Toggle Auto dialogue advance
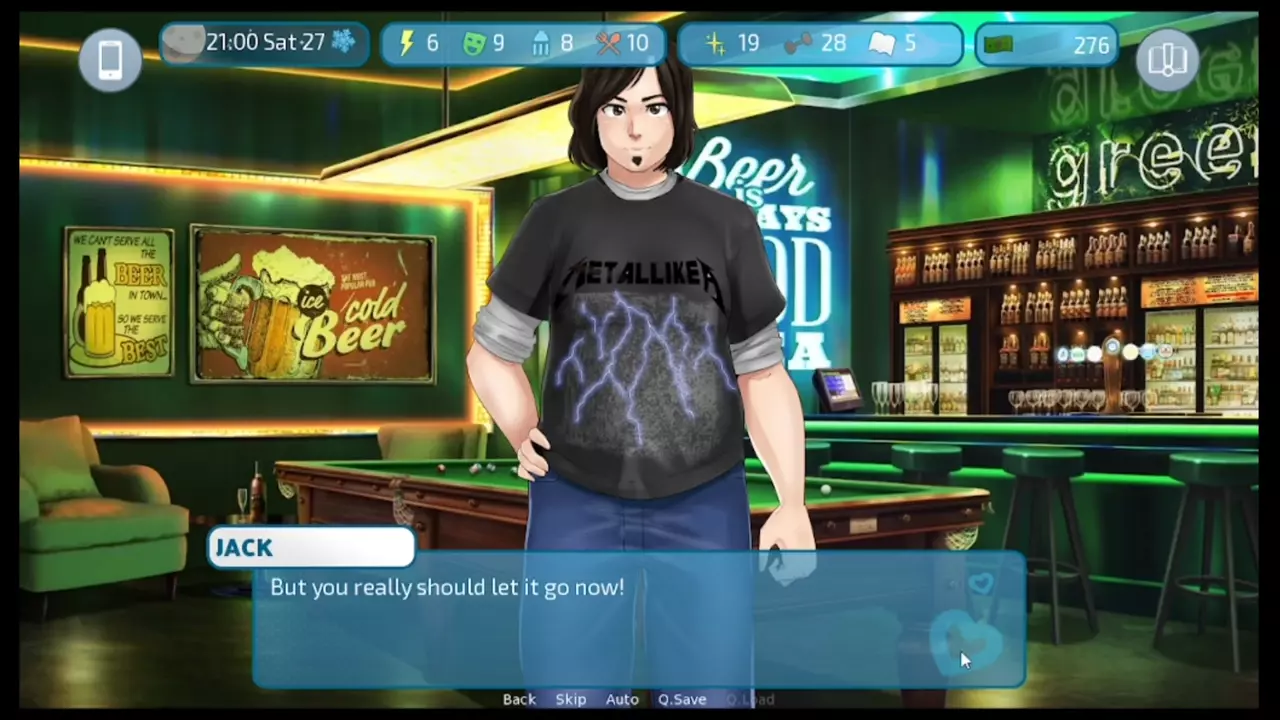Viewport: 1280px width, 720px height. 622,699
